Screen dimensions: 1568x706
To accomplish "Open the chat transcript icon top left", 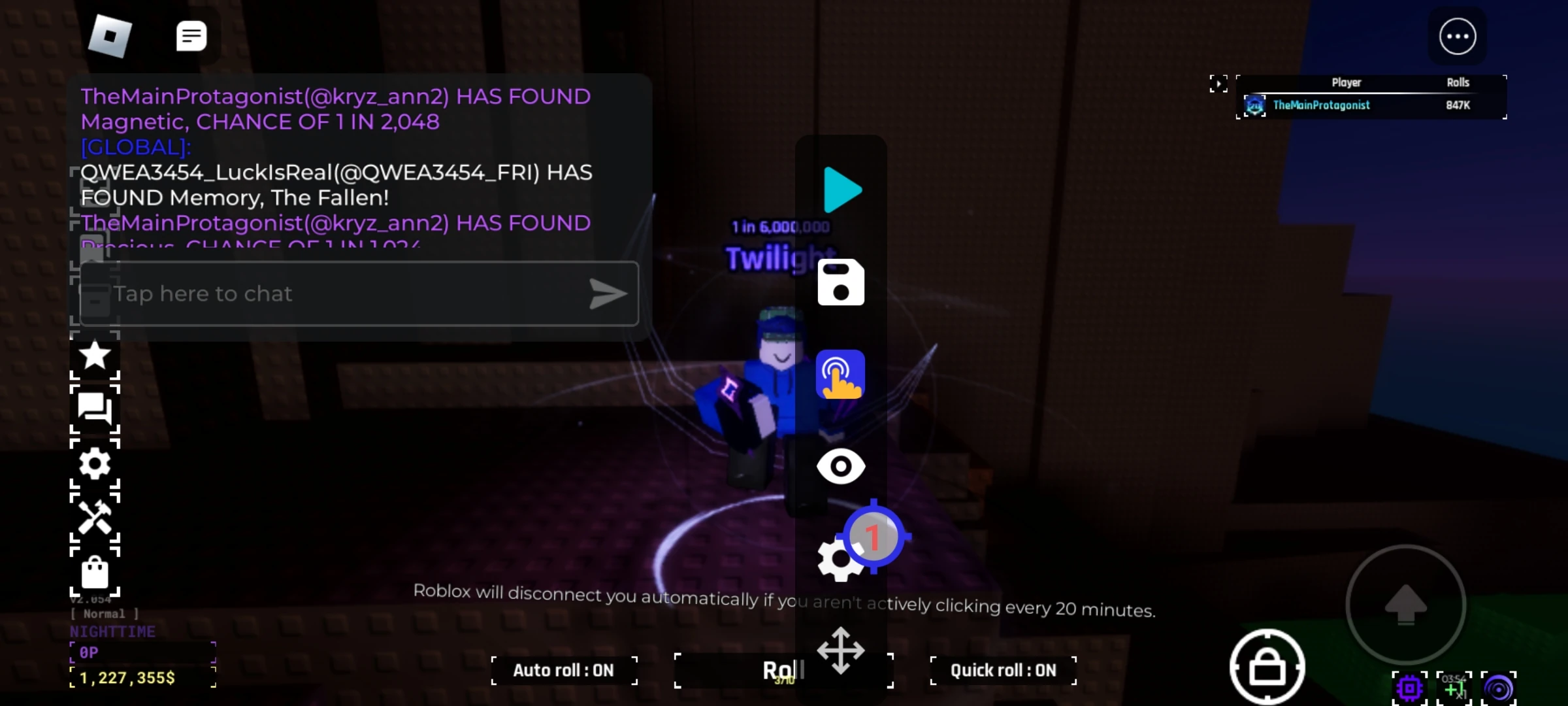I will click(191, 36).
